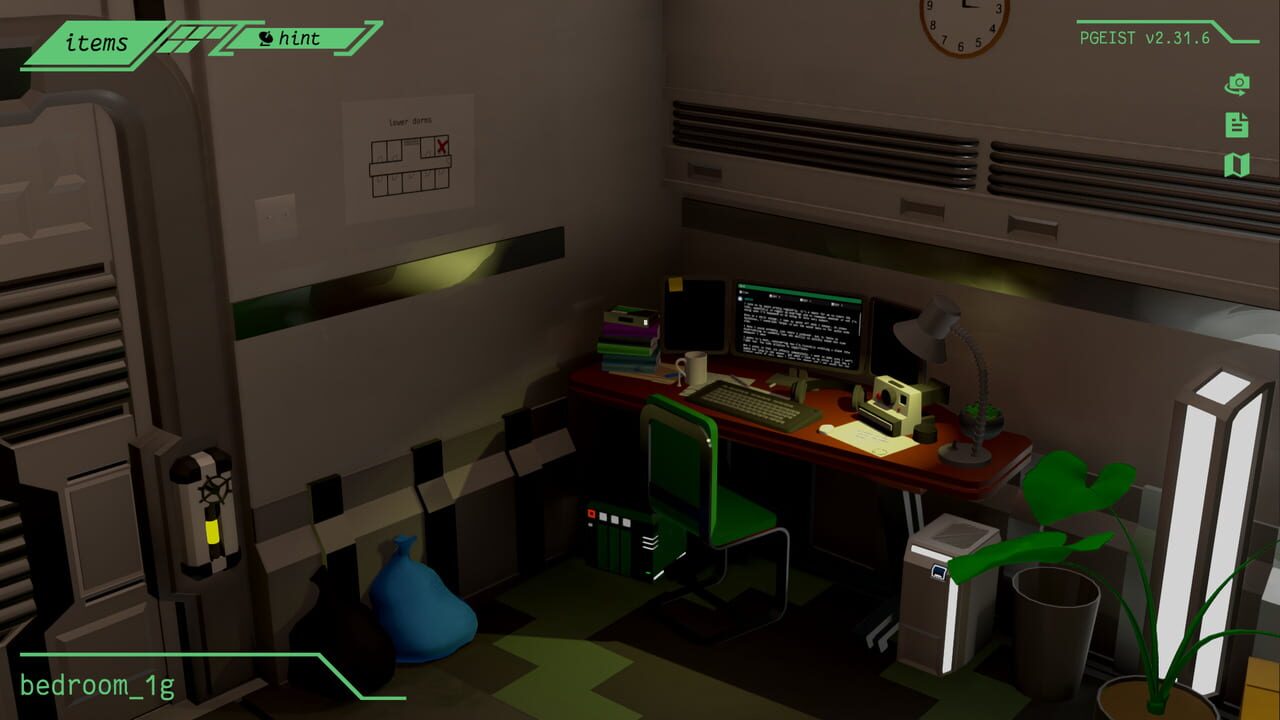Open the map icon
Screen dimensions: 1280x720
tap(1238, 165)
